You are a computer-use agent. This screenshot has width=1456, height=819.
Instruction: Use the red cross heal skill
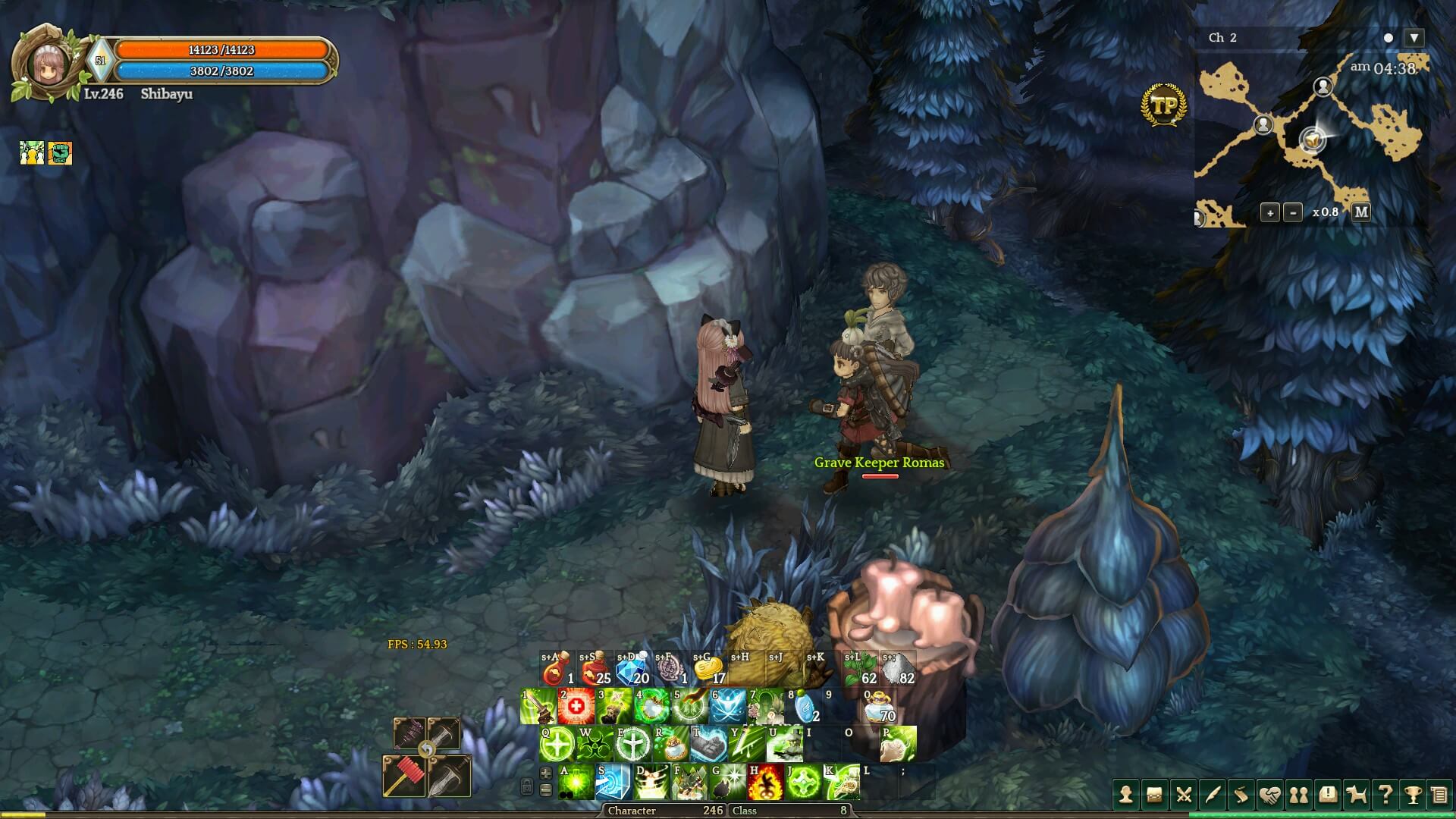click(x=576, y=707)
